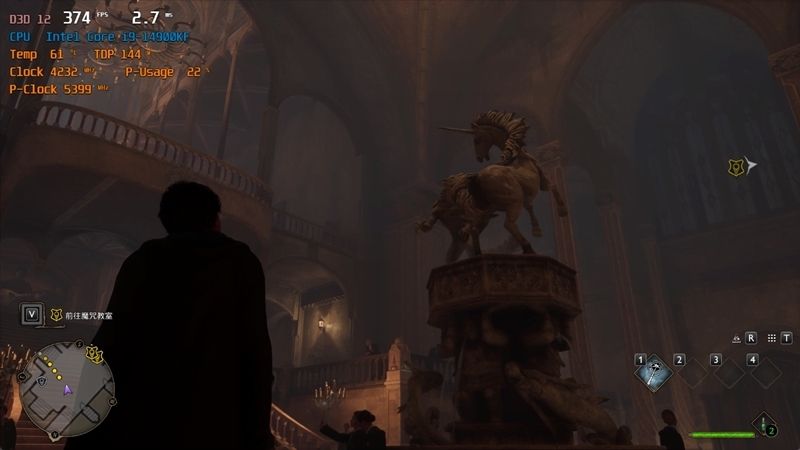Click the floating quest waypoint shield marker
Image resolution: width=800 pixels, height=450 pixels.
(x=735, y=166)
